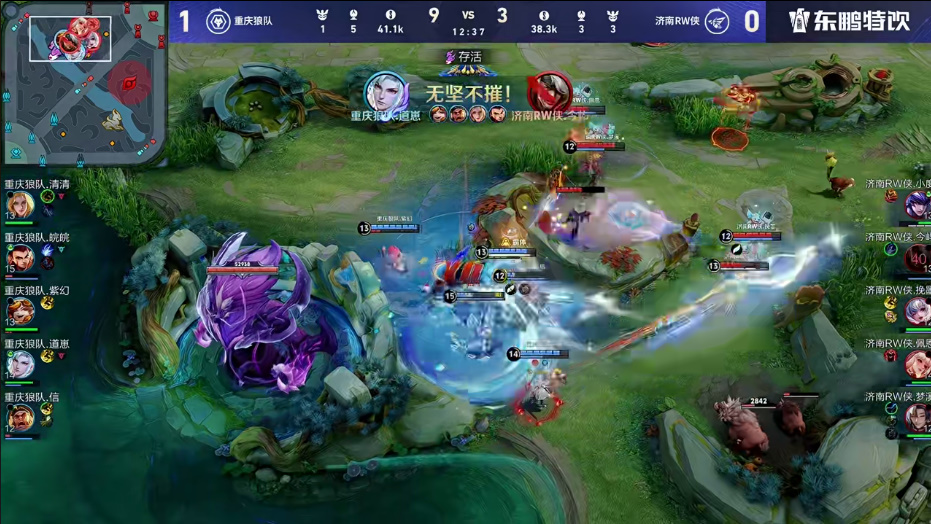Image resolution: width=931 pixels, height=524 pixels.
Task: Select the 济南RW侠 player portrait showing 40 respawn timer
Action: [916, 259]
